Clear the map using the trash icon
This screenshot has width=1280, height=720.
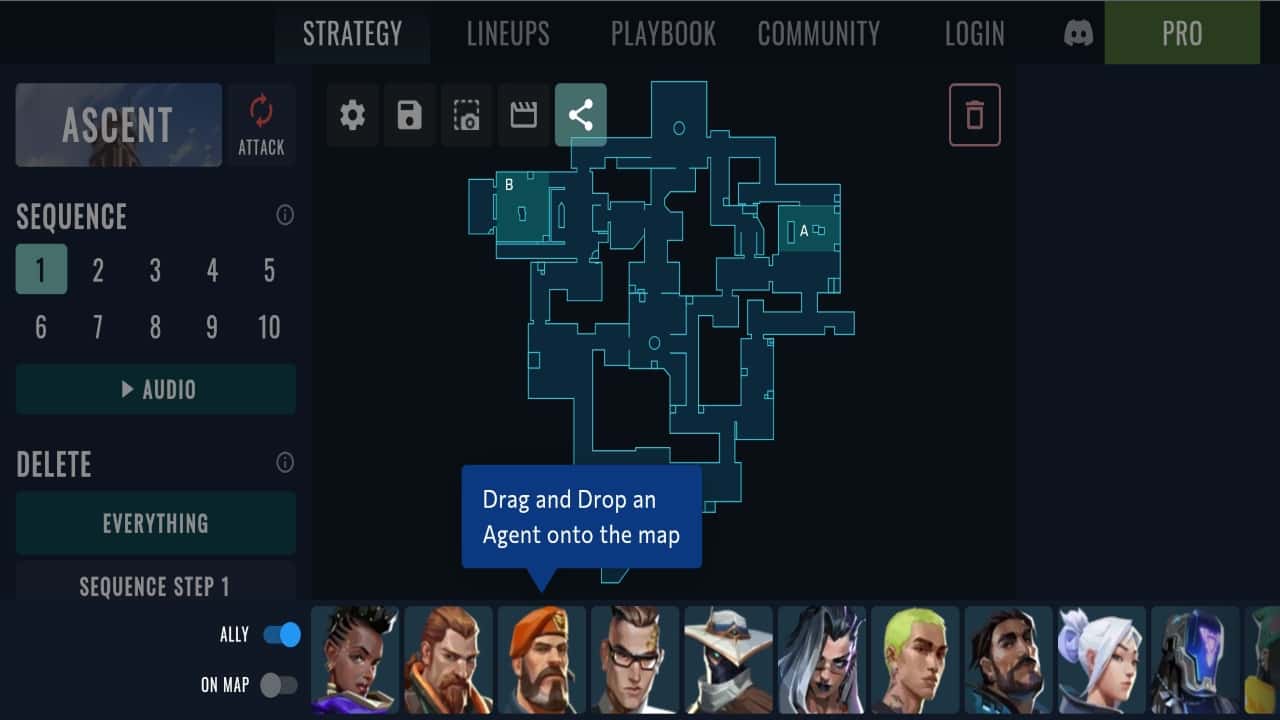coord(974,114)
